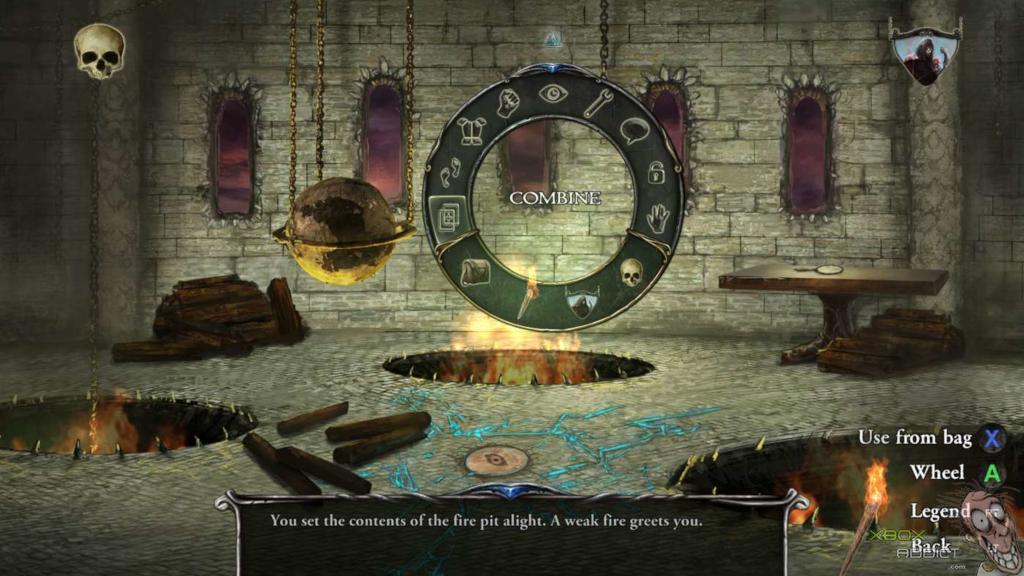Select the speech bubble talk action
Viewport: 1024px width, 576px height.
pos(635,131)
